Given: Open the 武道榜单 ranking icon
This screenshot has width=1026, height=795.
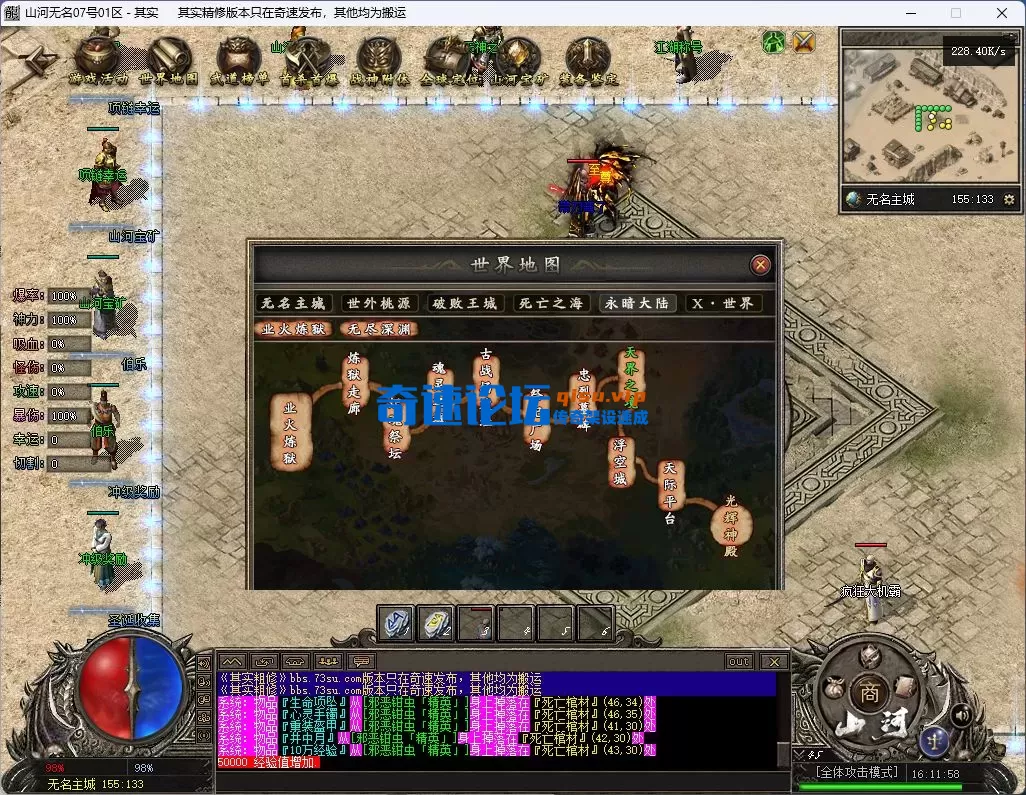Looking at the screenshot, I should pyautogui.click(x=239, y=60).
